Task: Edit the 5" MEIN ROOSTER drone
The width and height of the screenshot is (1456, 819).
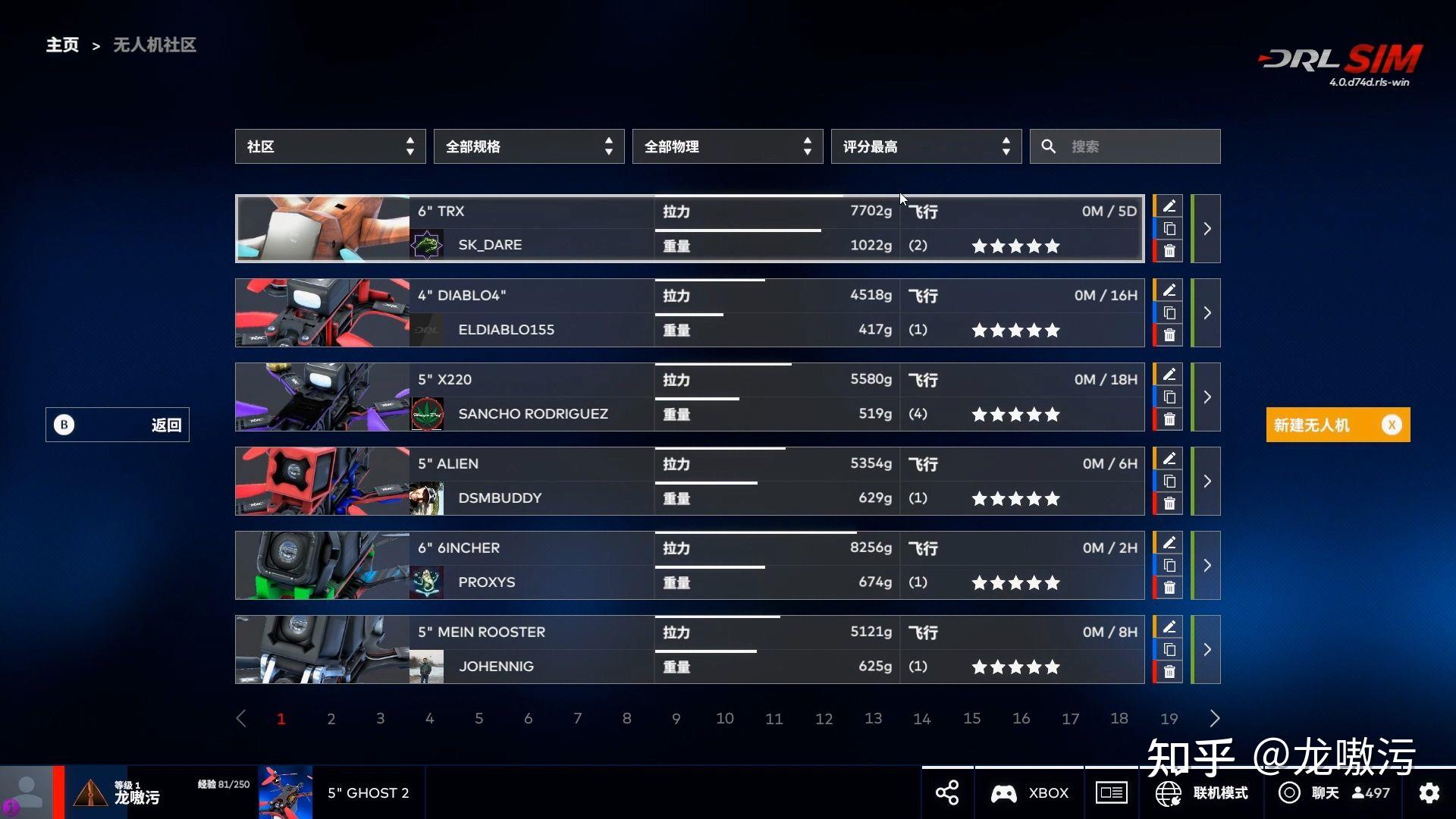Action: [1169, 627]
